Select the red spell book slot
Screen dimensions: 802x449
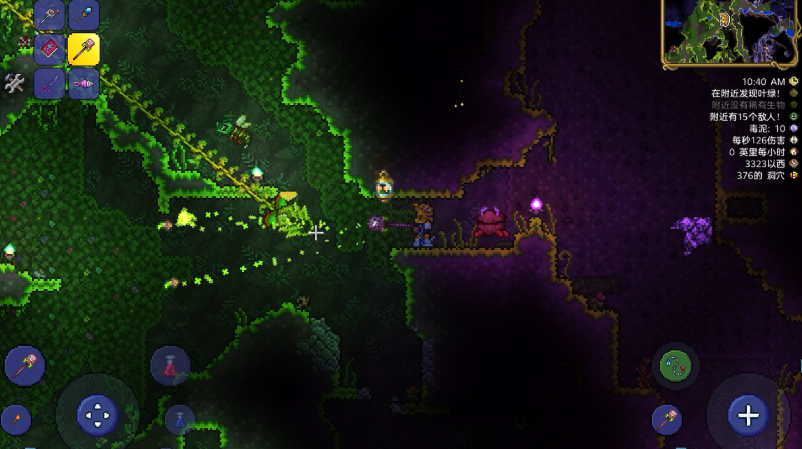tap(49, 49)
